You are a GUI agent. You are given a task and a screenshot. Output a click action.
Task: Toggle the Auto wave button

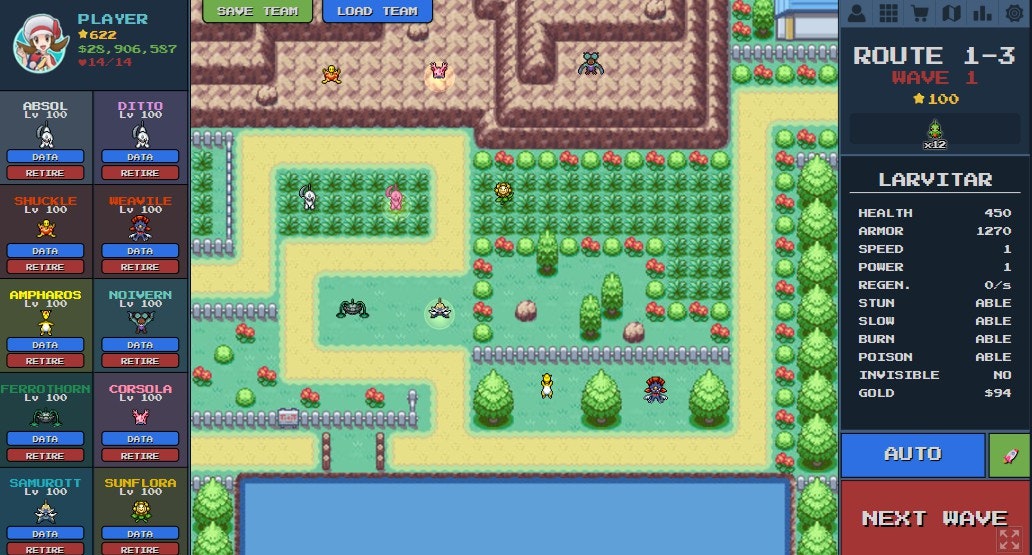pyautogui.click(x=912, y=454)
